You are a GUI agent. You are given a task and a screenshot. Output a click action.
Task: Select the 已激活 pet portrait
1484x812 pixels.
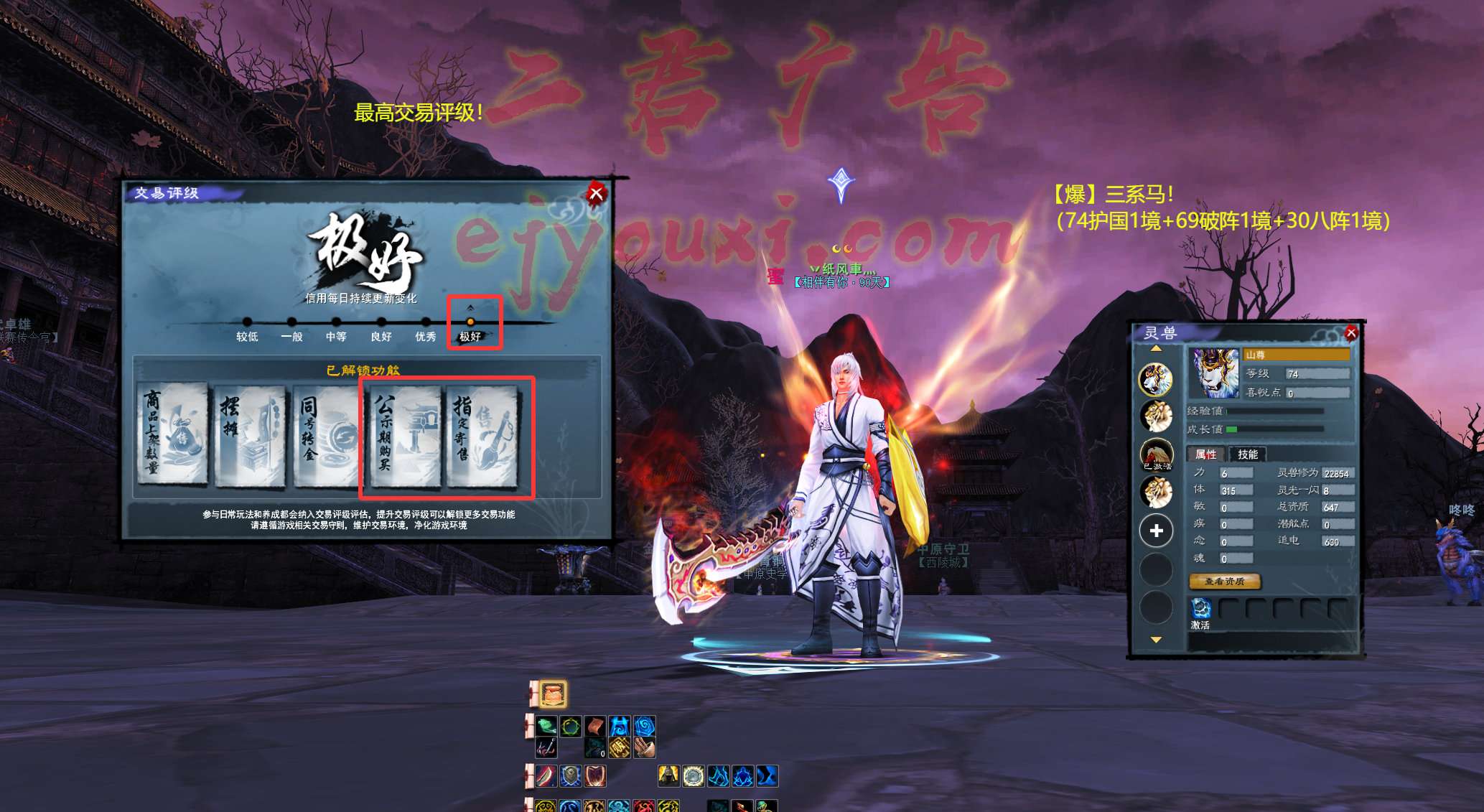[x=1156, y=454]
